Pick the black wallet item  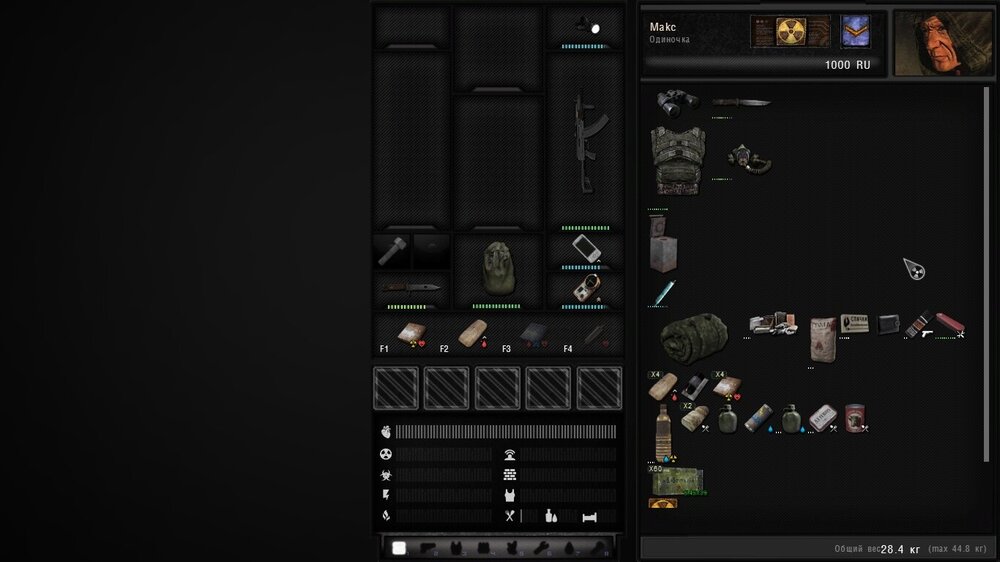[x=887, y=324]
